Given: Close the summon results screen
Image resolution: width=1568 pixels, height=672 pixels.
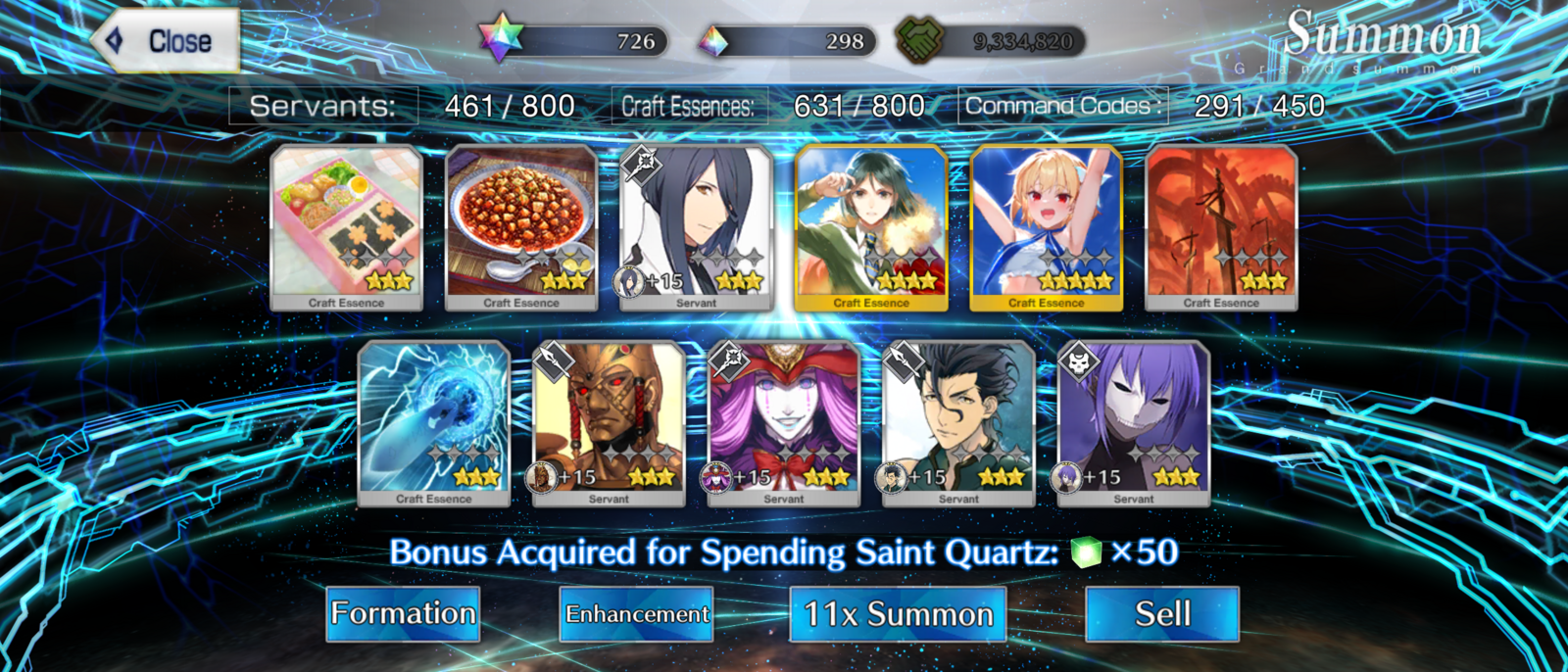Looking at the screenshot, I should point(167,41).
